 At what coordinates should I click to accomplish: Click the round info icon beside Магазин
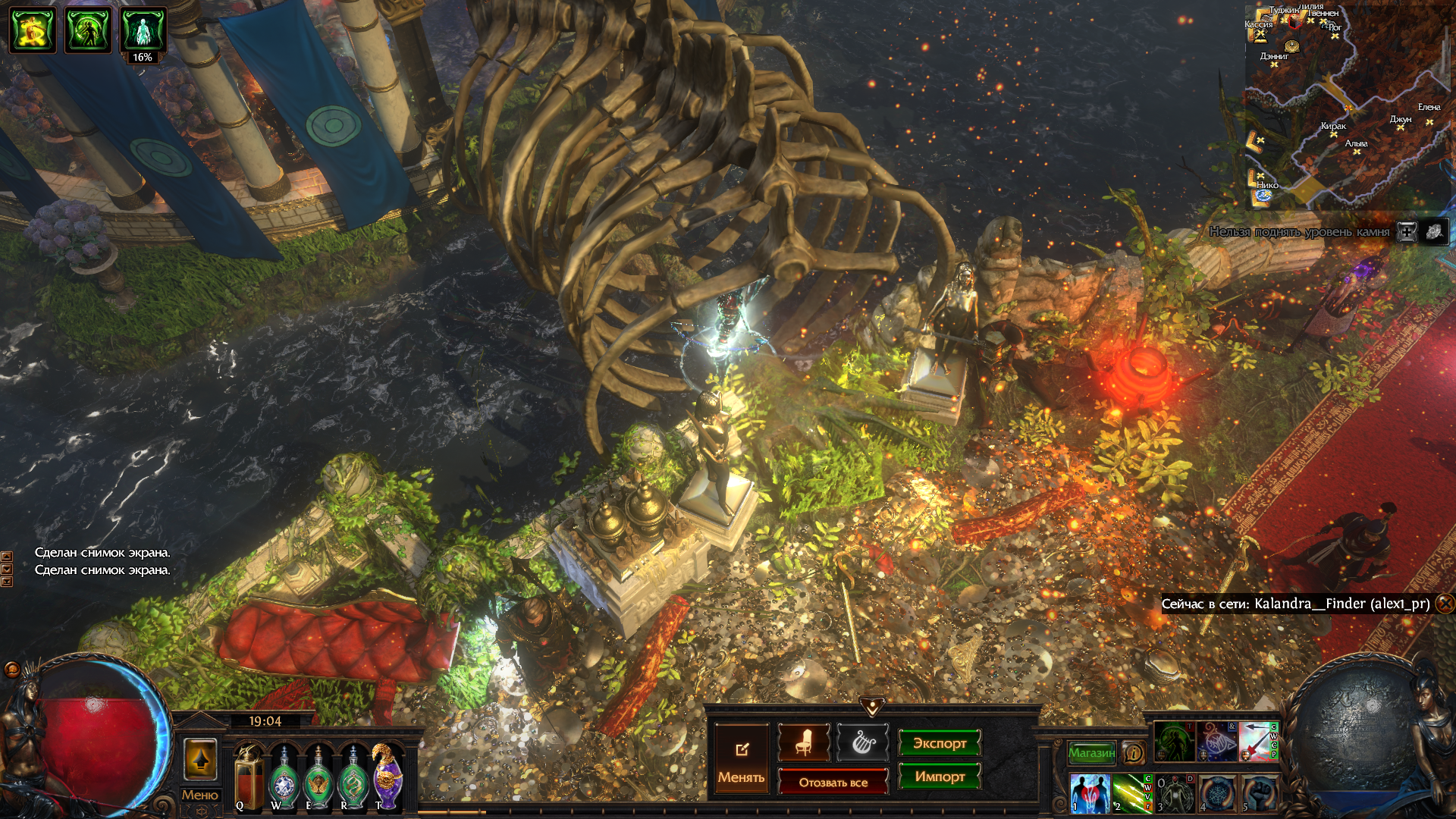click(1134, 752)
